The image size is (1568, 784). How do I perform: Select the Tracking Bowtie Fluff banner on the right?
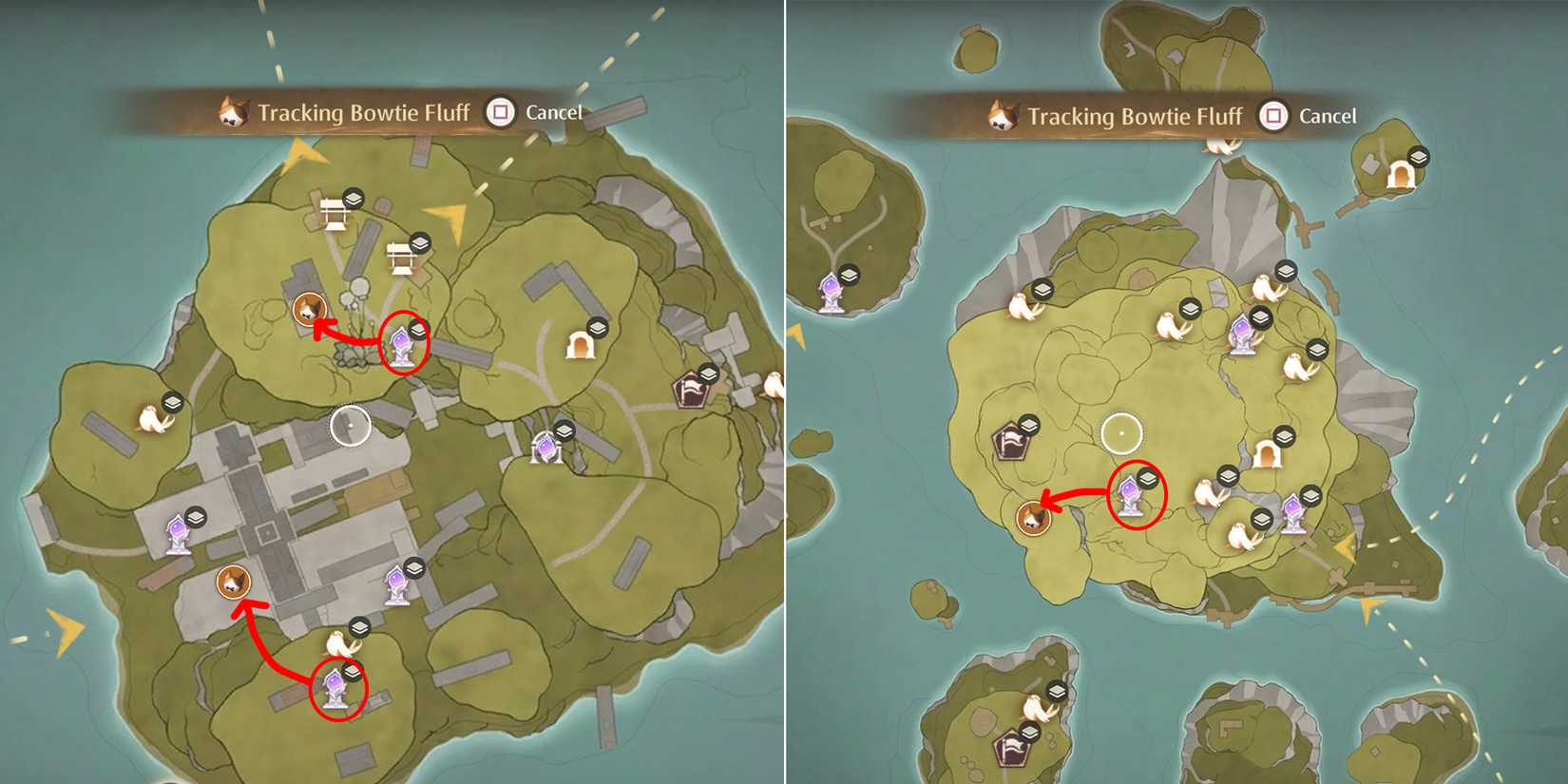(x=1134, y=115)
